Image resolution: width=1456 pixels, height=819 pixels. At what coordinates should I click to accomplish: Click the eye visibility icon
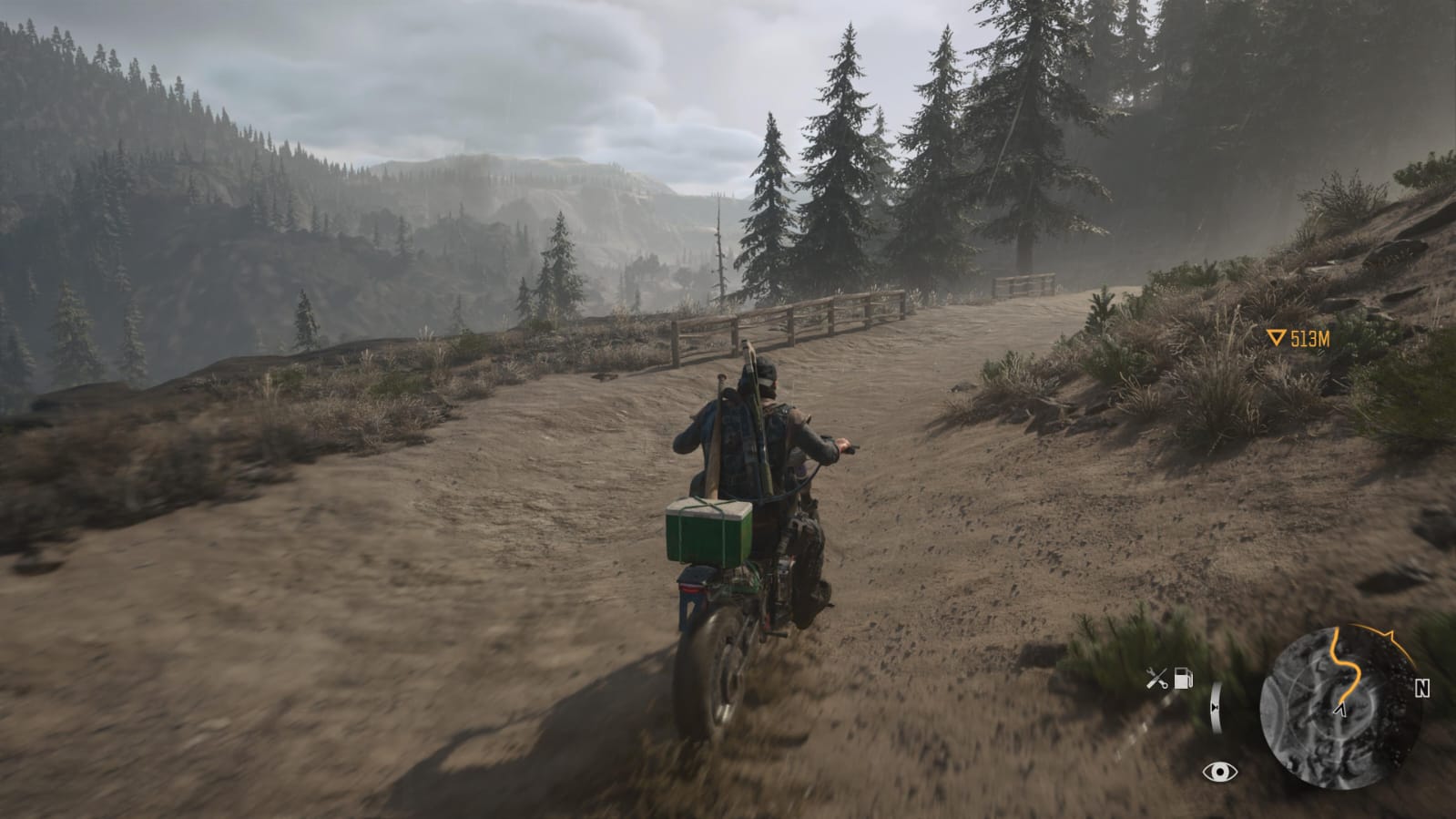[x=1219, y=773]
